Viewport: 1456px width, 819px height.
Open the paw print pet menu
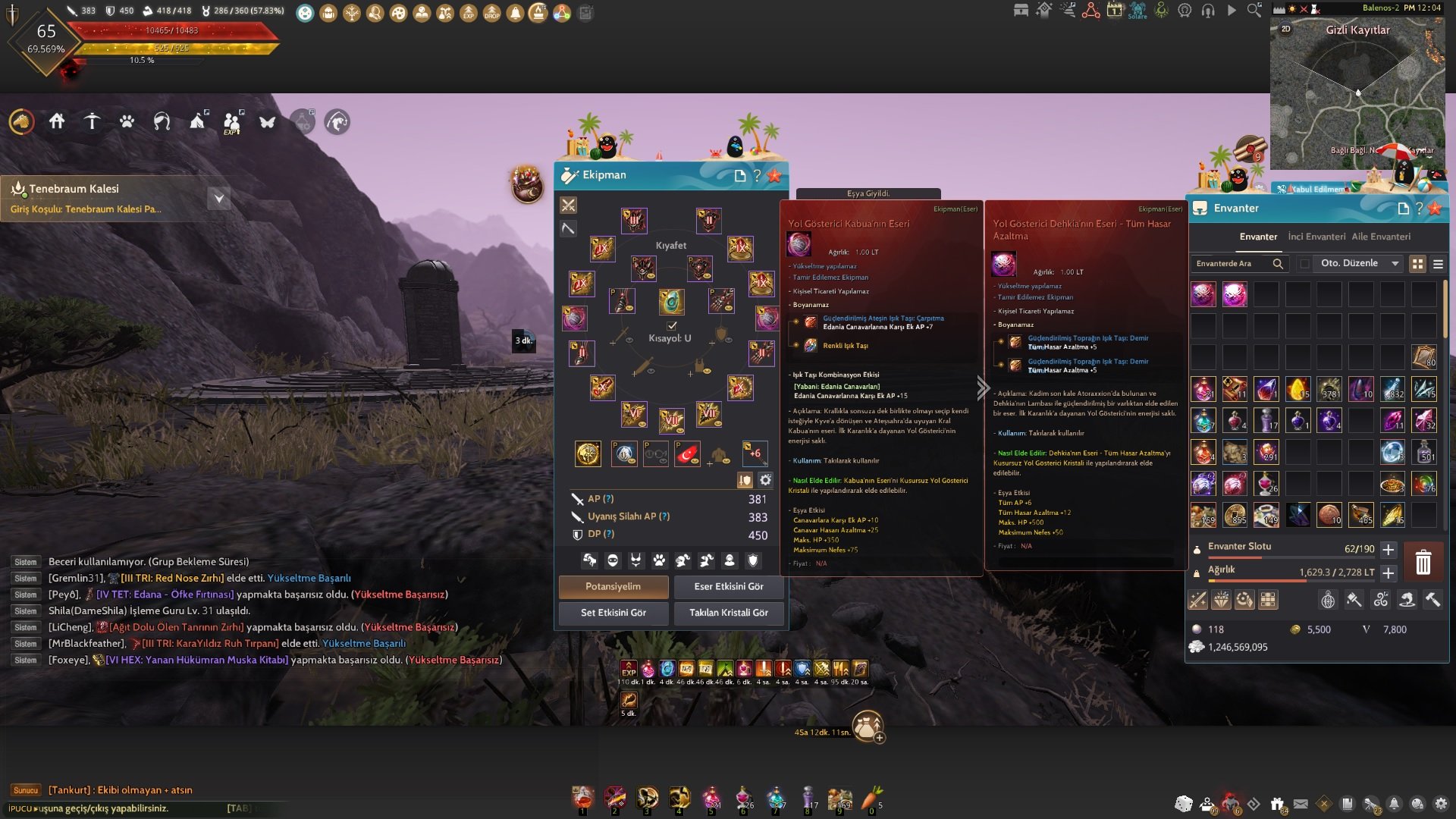(x=127, y=121)
